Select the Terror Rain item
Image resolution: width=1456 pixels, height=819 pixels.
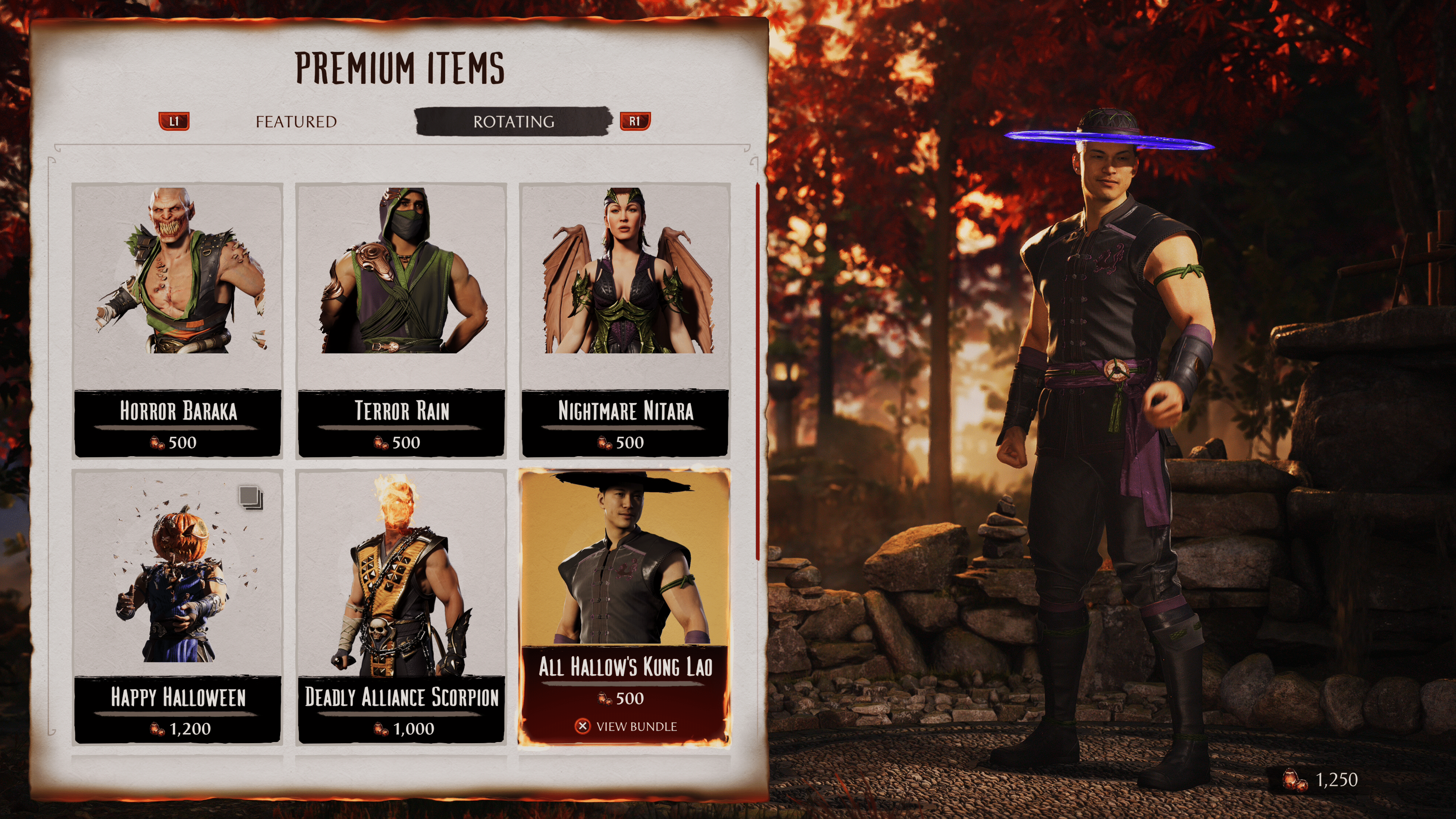401,320
